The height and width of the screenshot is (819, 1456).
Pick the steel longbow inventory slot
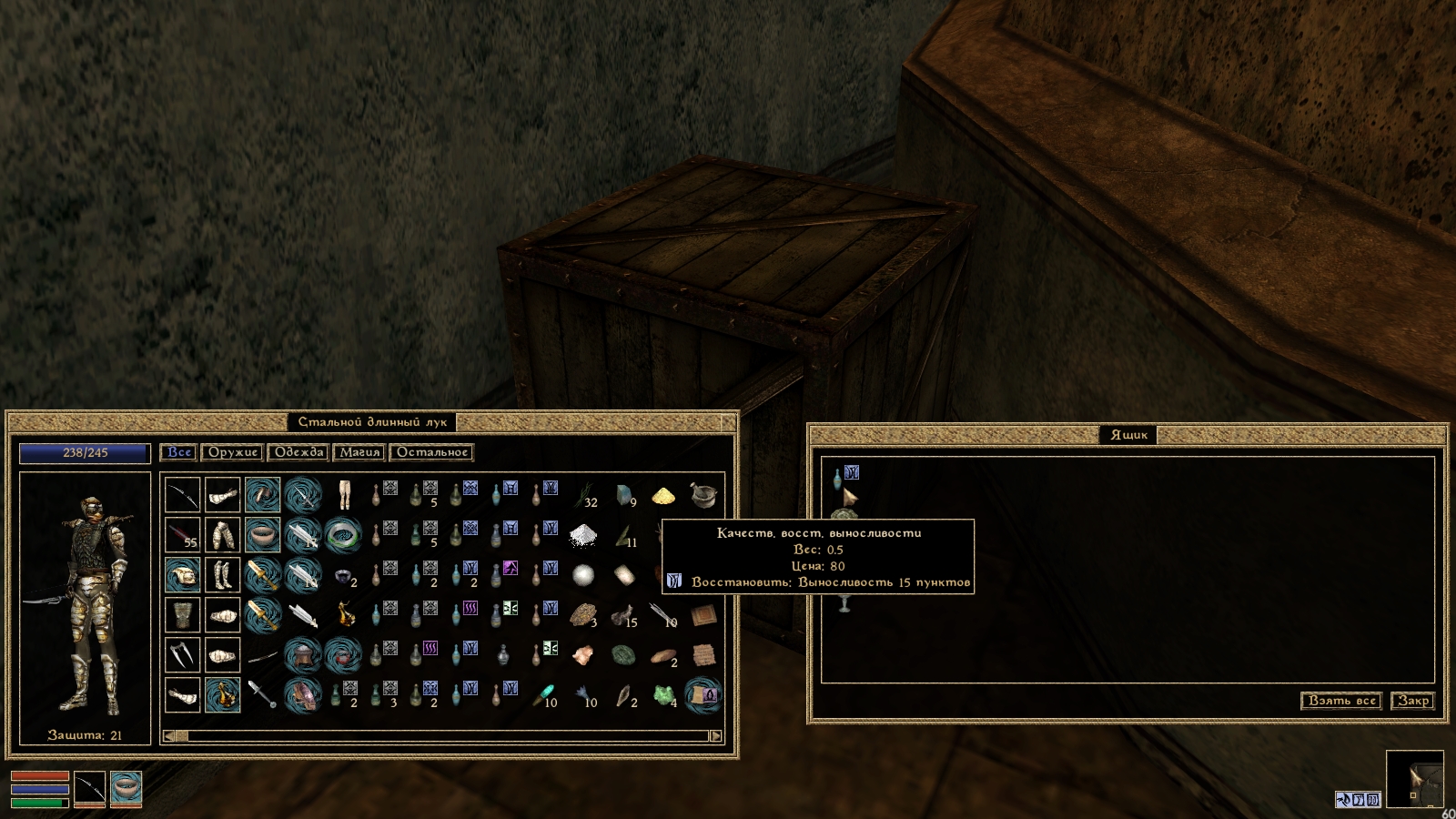(x=183, y=495)
